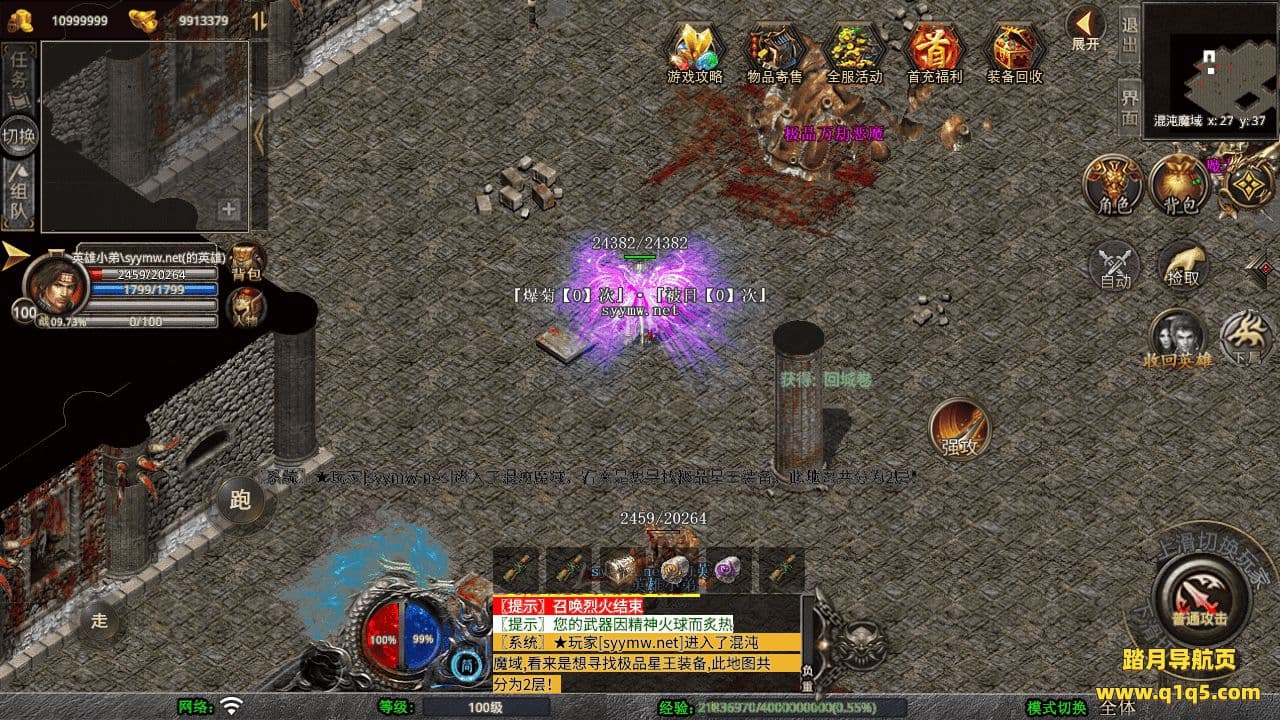The width and height of the screenshot is (1280, 720).
Task: Open the 游戏攻略 game guide icon
Action: pos(694,52)
